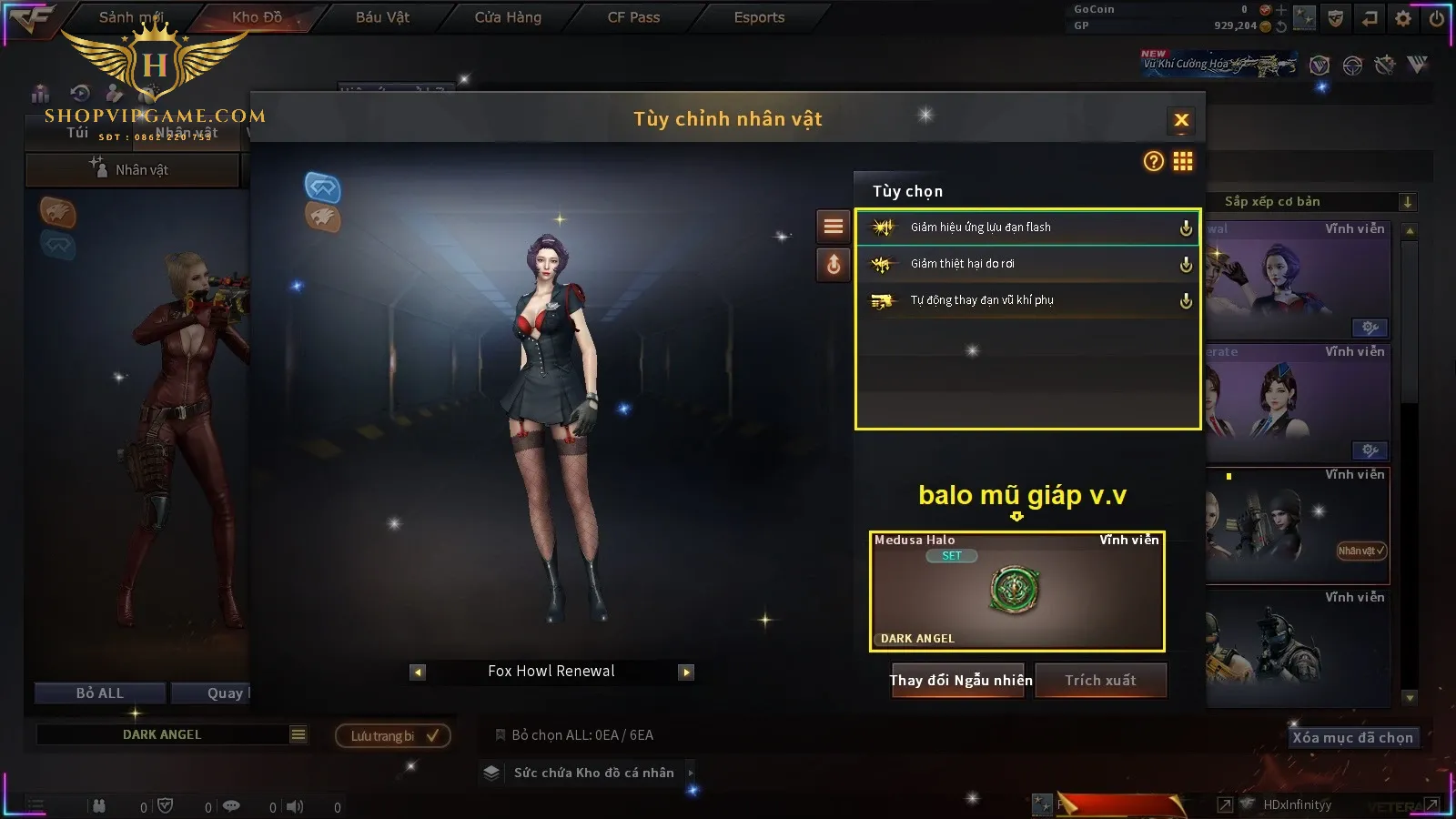
Task: Go to the CF Pass tab
Action: click(x=633, y=17)
